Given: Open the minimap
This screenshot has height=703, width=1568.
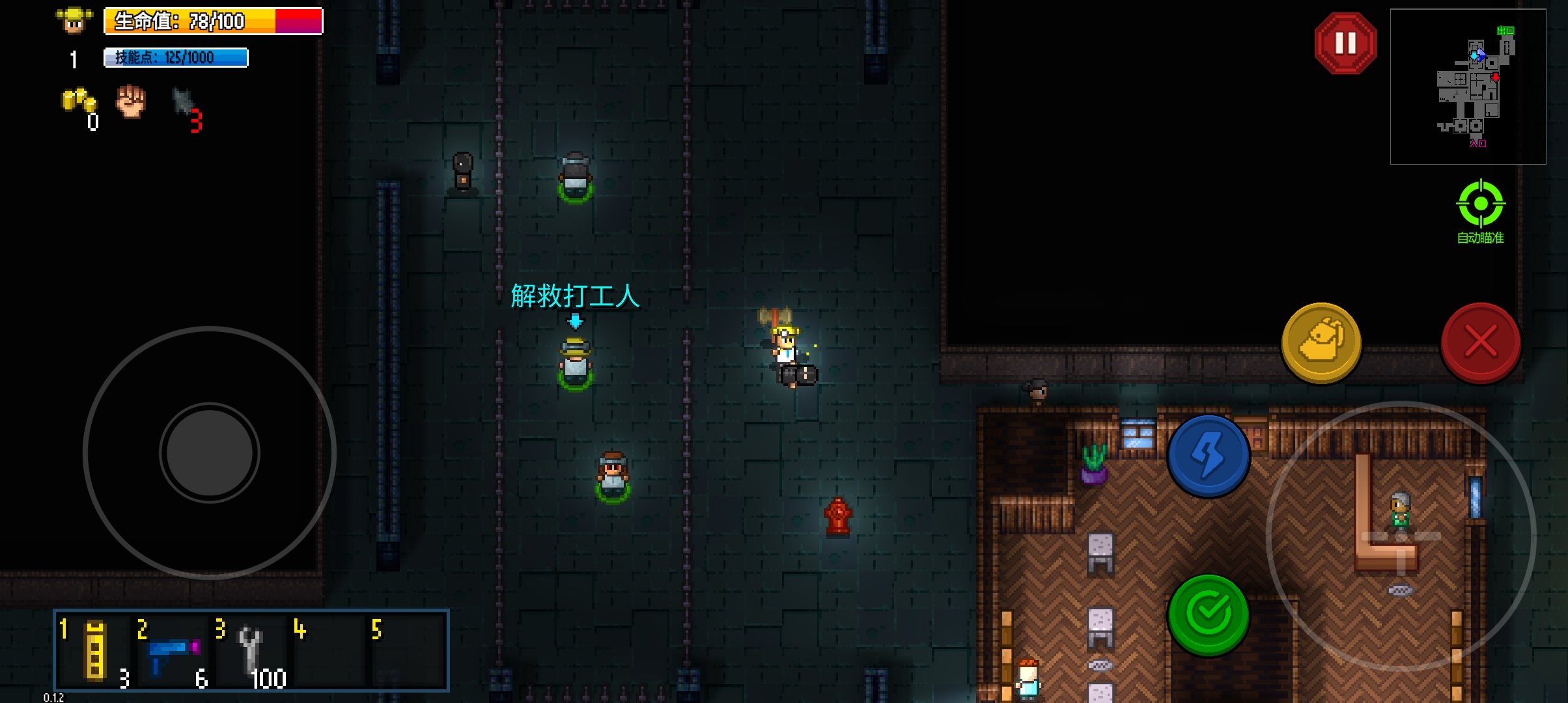Looking at the screenshot, I should click(1468, 86).
